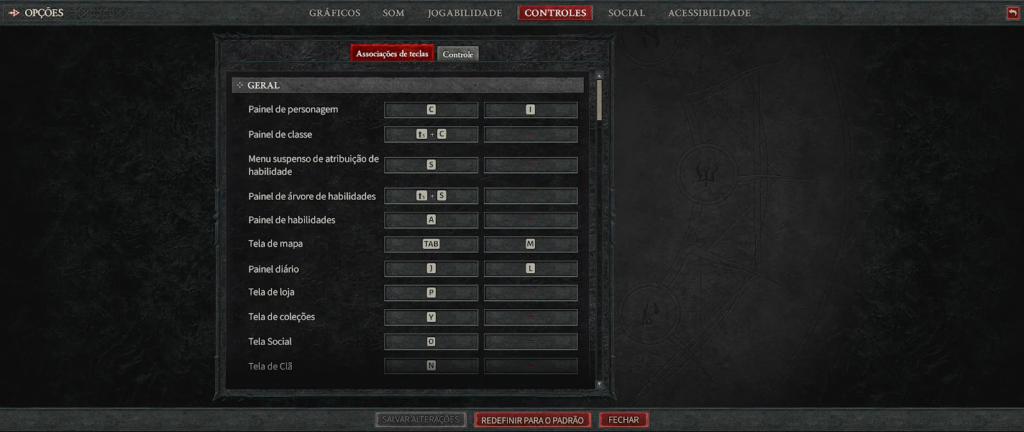
Task: Open the Acessibilidade options tab
Action: tap(709, 13)
